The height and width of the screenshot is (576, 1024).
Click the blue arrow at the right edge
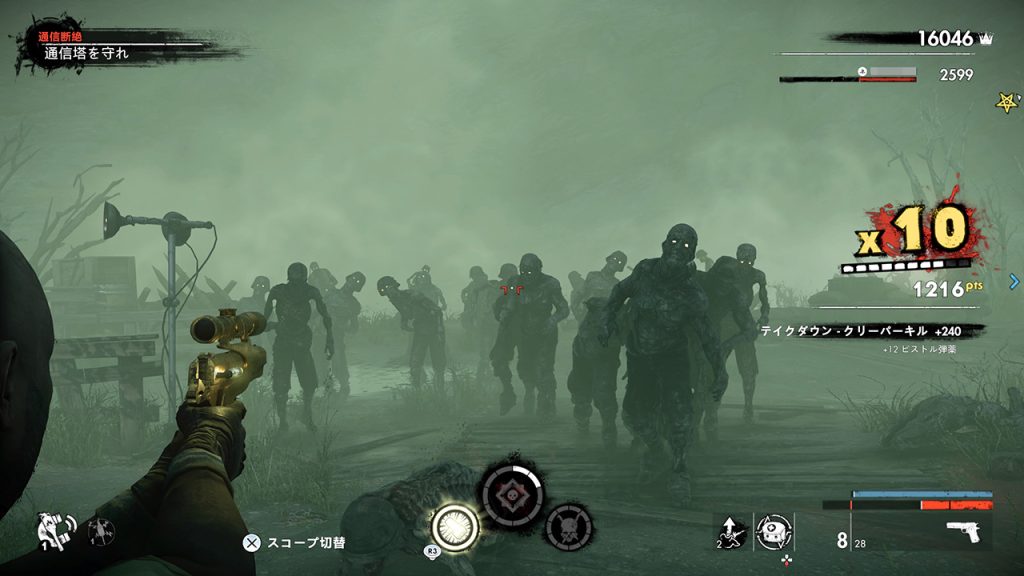click(1014, 281)
